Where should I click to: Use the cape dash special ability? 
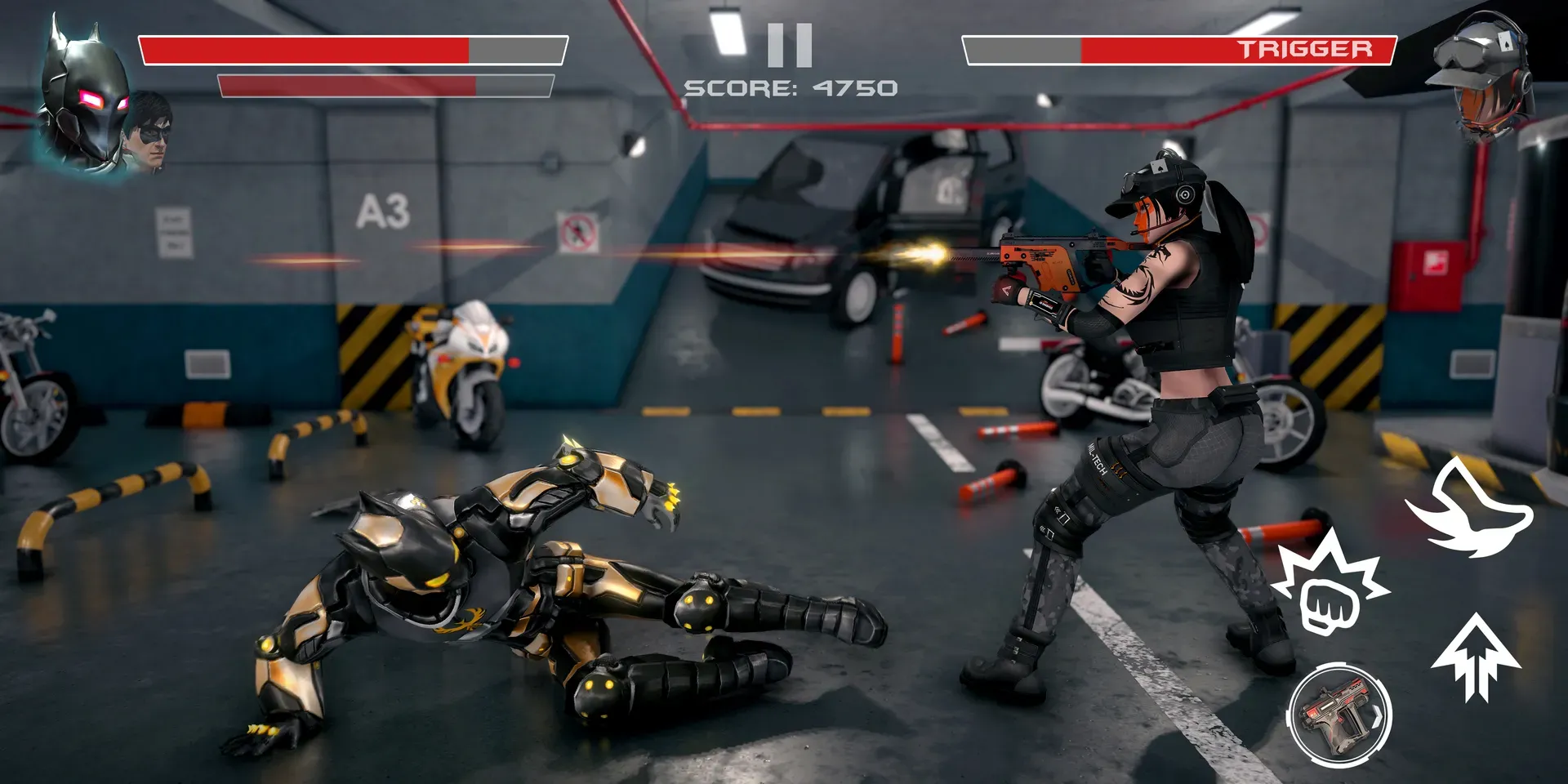click(x=1470, y=510)
